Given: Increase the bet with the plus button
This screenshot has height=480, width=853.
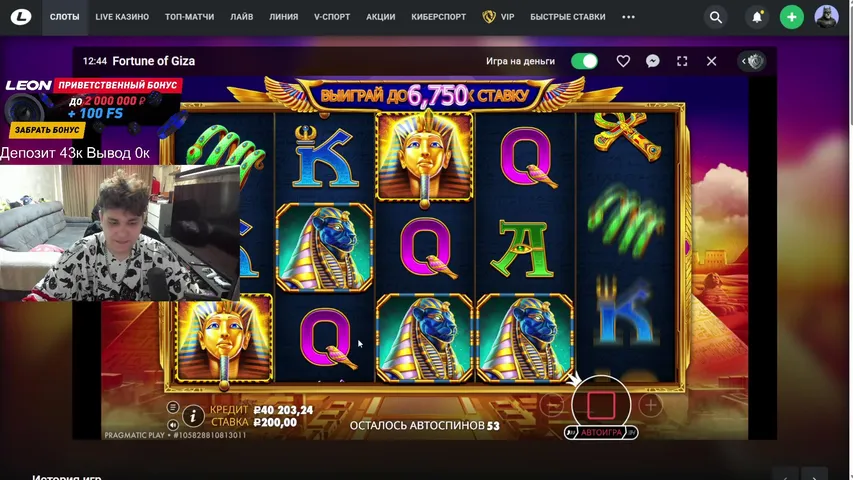Looking at the screenshot, I should (650, 405).
